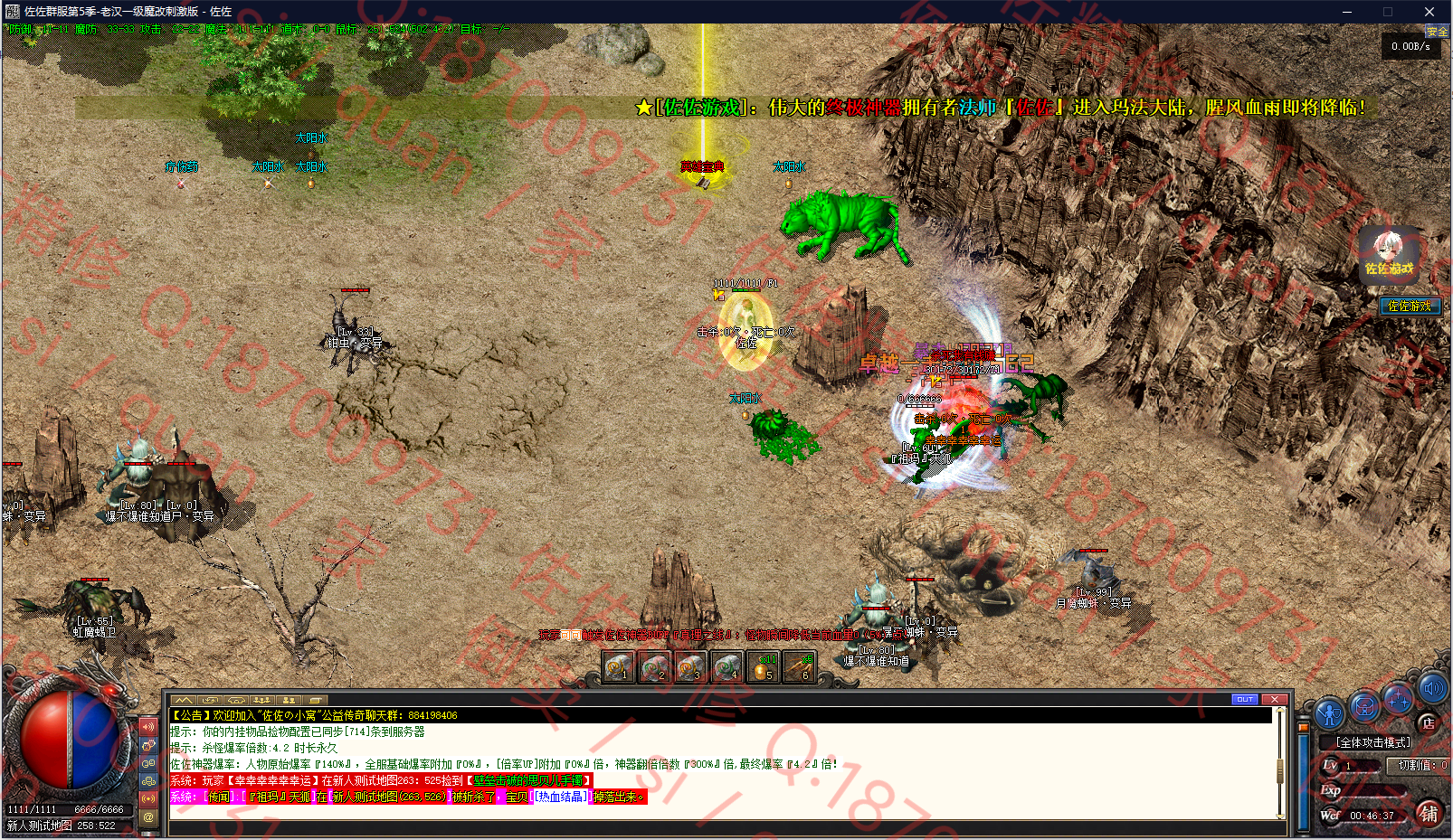Viewport: 1453px width, 840px height.
Task: Open the skills sparkle icon
Action: click(x=1399, y=698)
